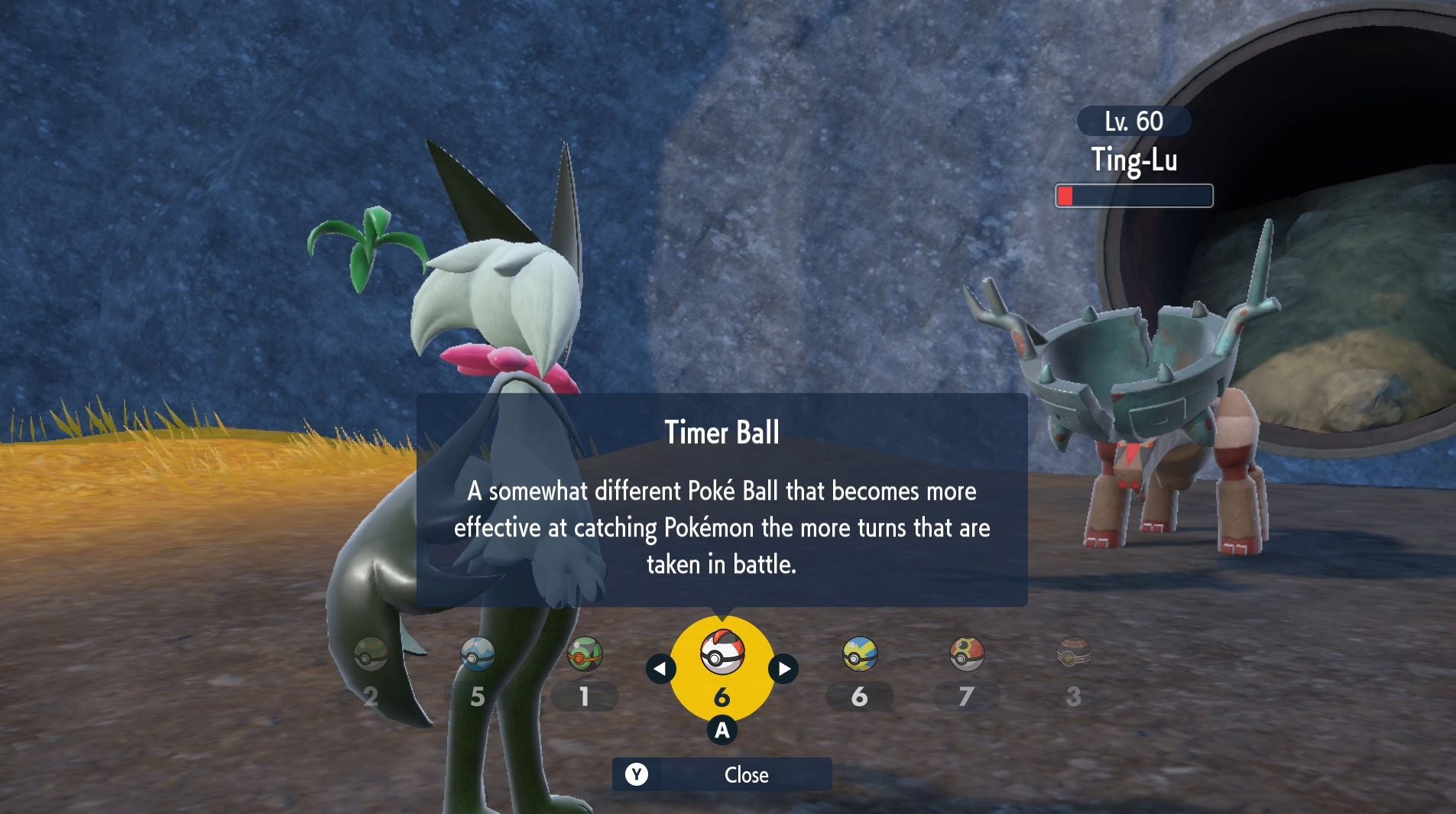1456x814 pixels.
Task: Select the faded green Nest Ball
Action: pyautogui.click(x=371, y=655)
